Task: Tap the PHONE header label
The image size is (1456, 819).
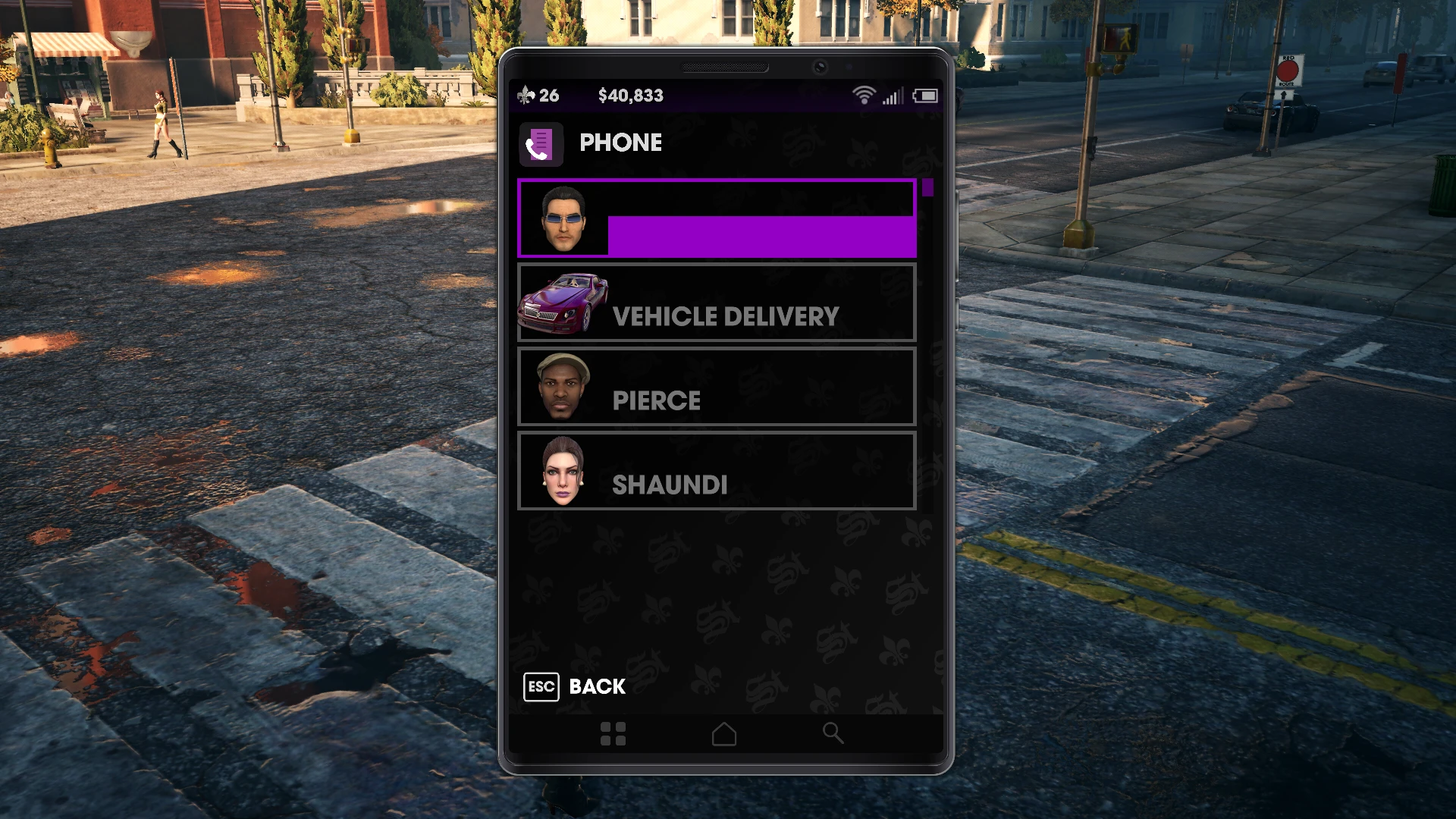Action: (621, 143)
